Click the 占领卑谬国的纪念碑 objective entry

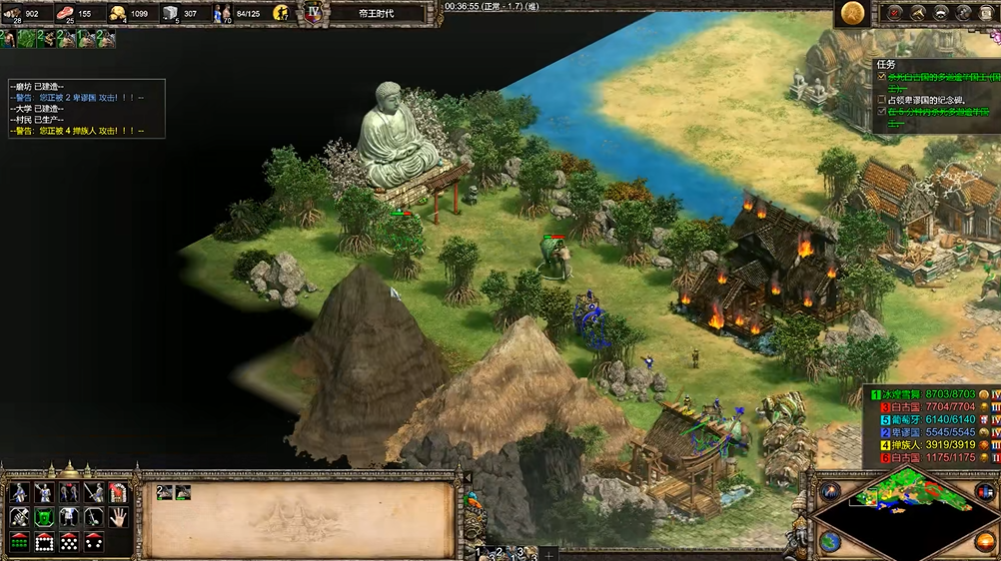(x=932, y=100)
